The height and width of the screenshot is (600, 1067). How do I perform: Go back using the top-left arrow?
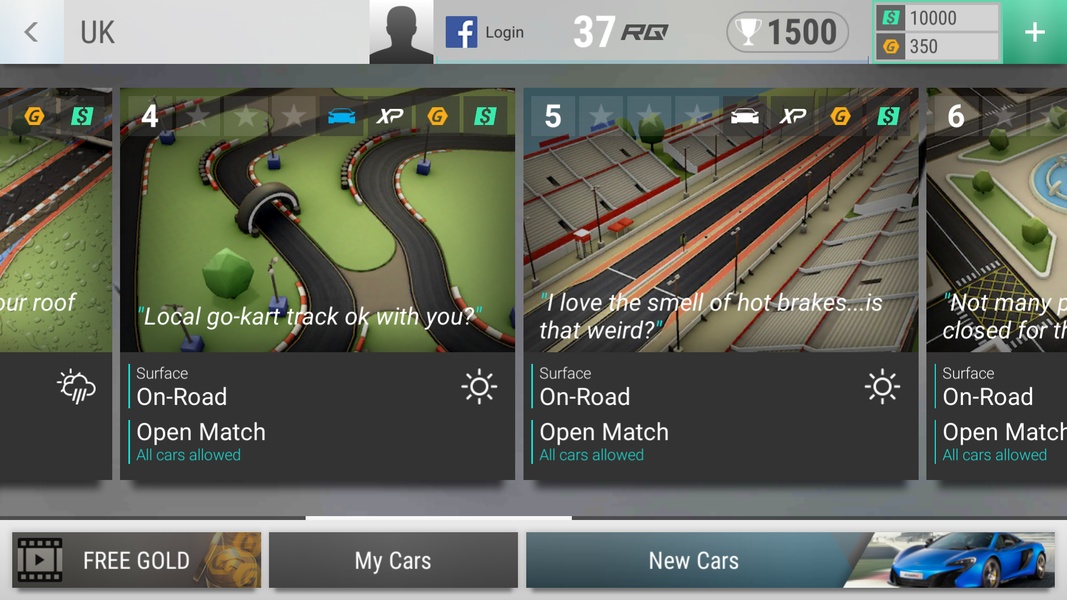(31, 32)
